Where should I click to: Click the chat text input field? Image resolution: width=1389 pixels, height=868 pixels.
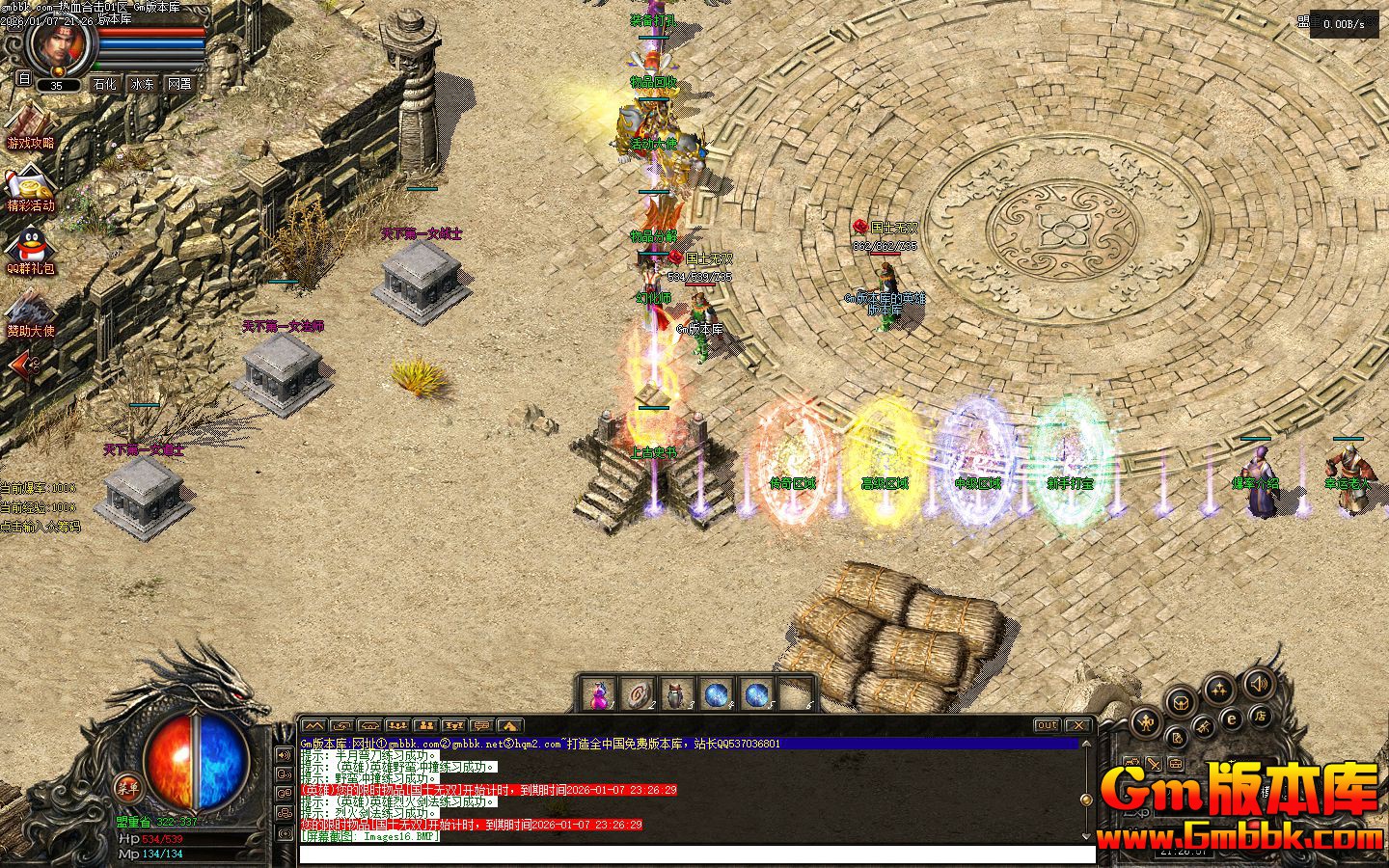point(694,854)
